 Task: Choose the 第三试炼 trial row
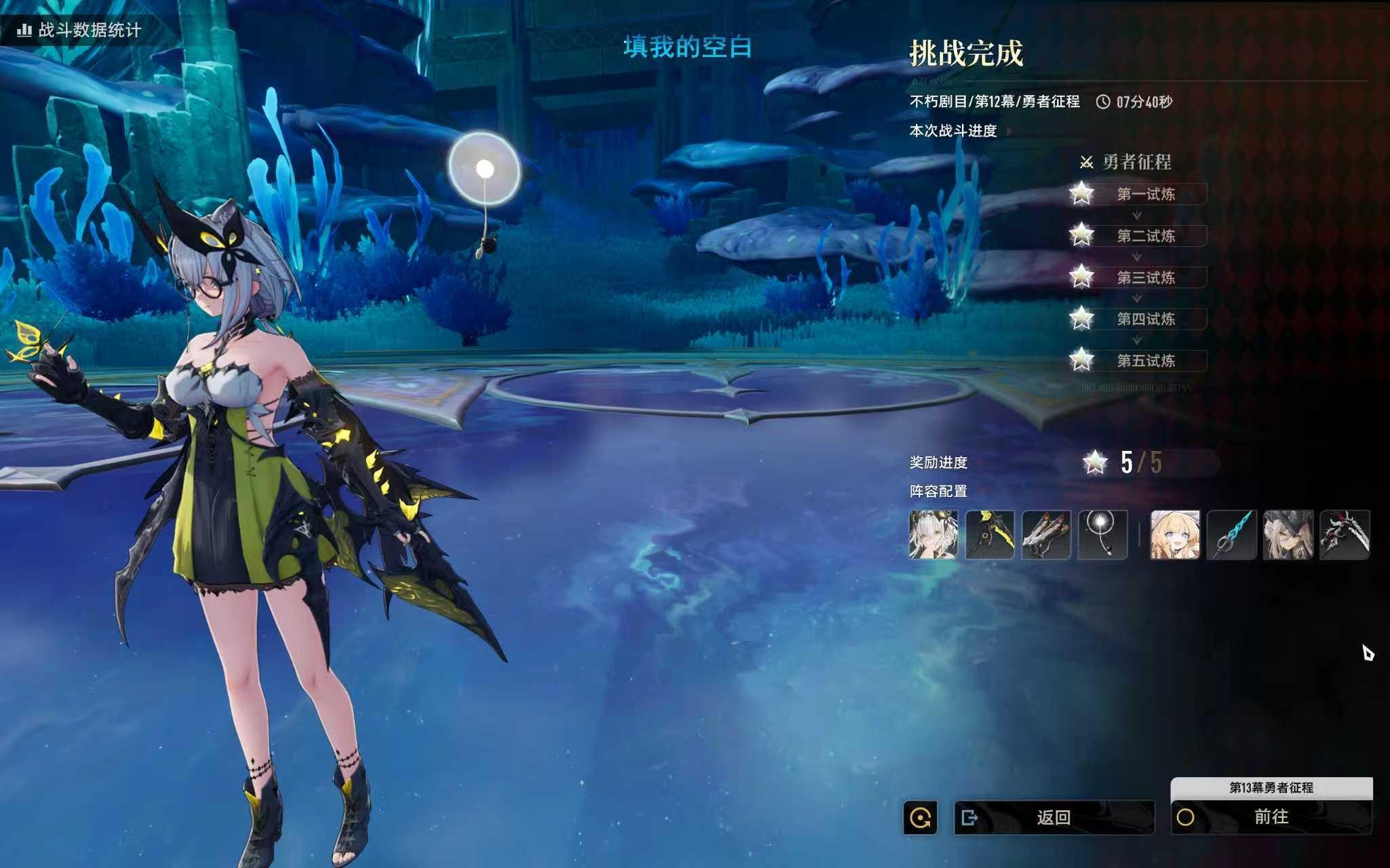click(x=1145, y=277)
